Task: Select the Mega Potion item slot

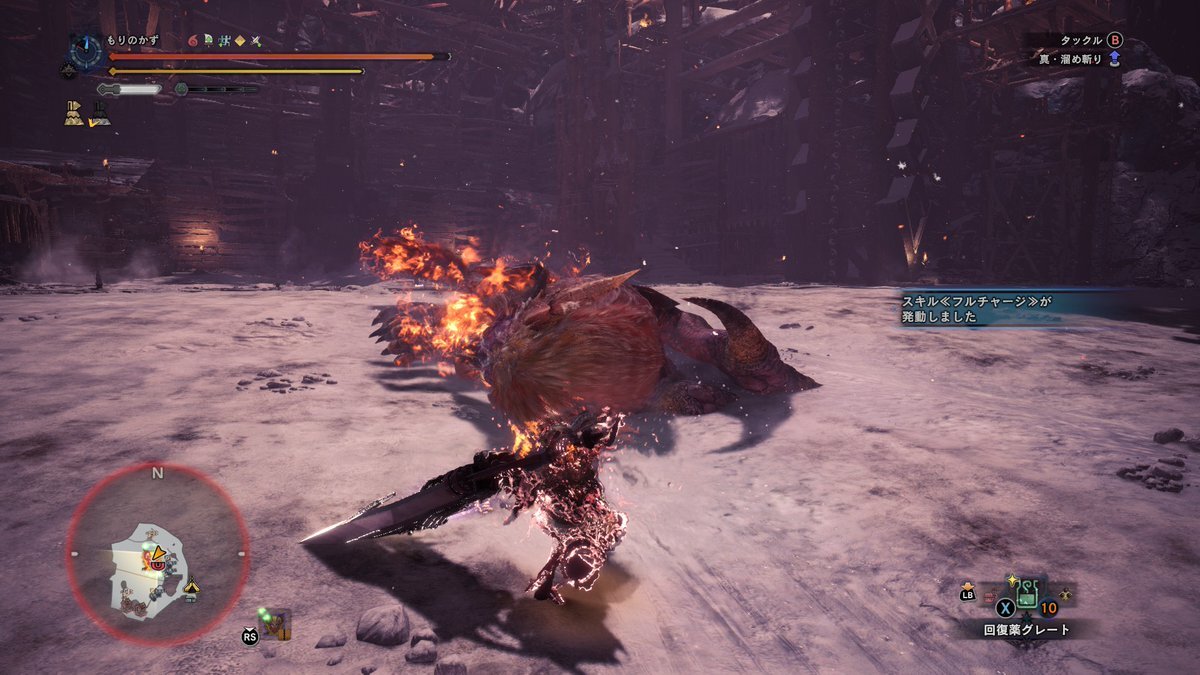Action: point(1026,598)
